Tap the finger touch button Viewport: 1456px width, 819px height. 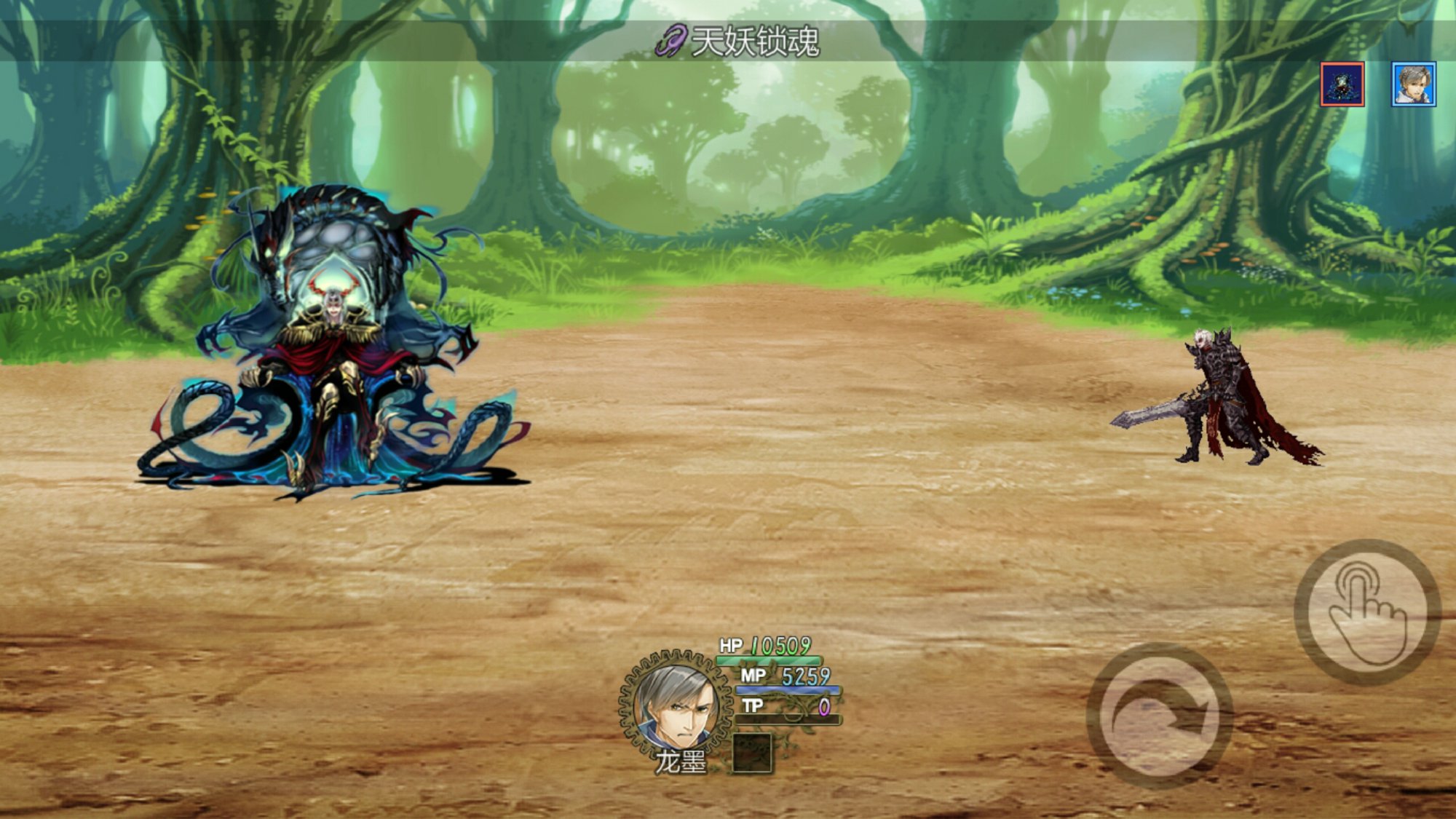point(1367,612)
